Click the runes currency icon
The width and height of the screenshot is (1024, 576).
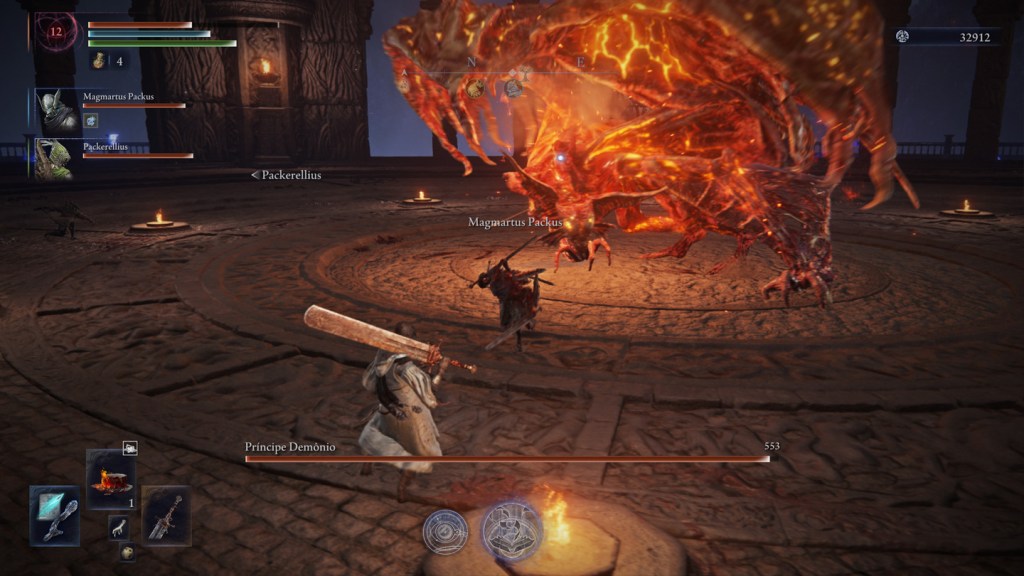pos(902,36)
